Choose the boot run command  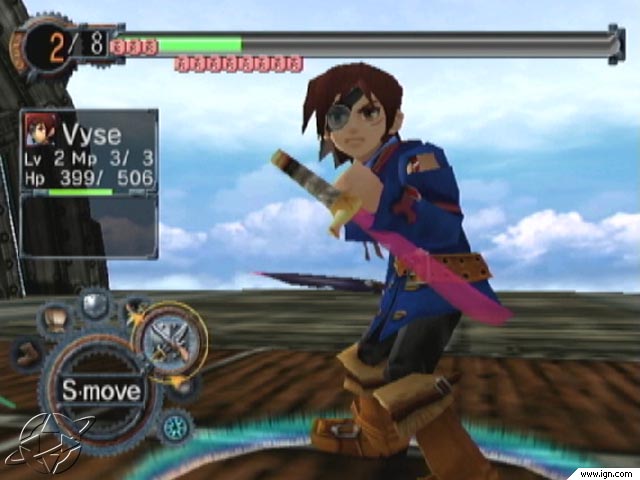[x=28, y=354]
